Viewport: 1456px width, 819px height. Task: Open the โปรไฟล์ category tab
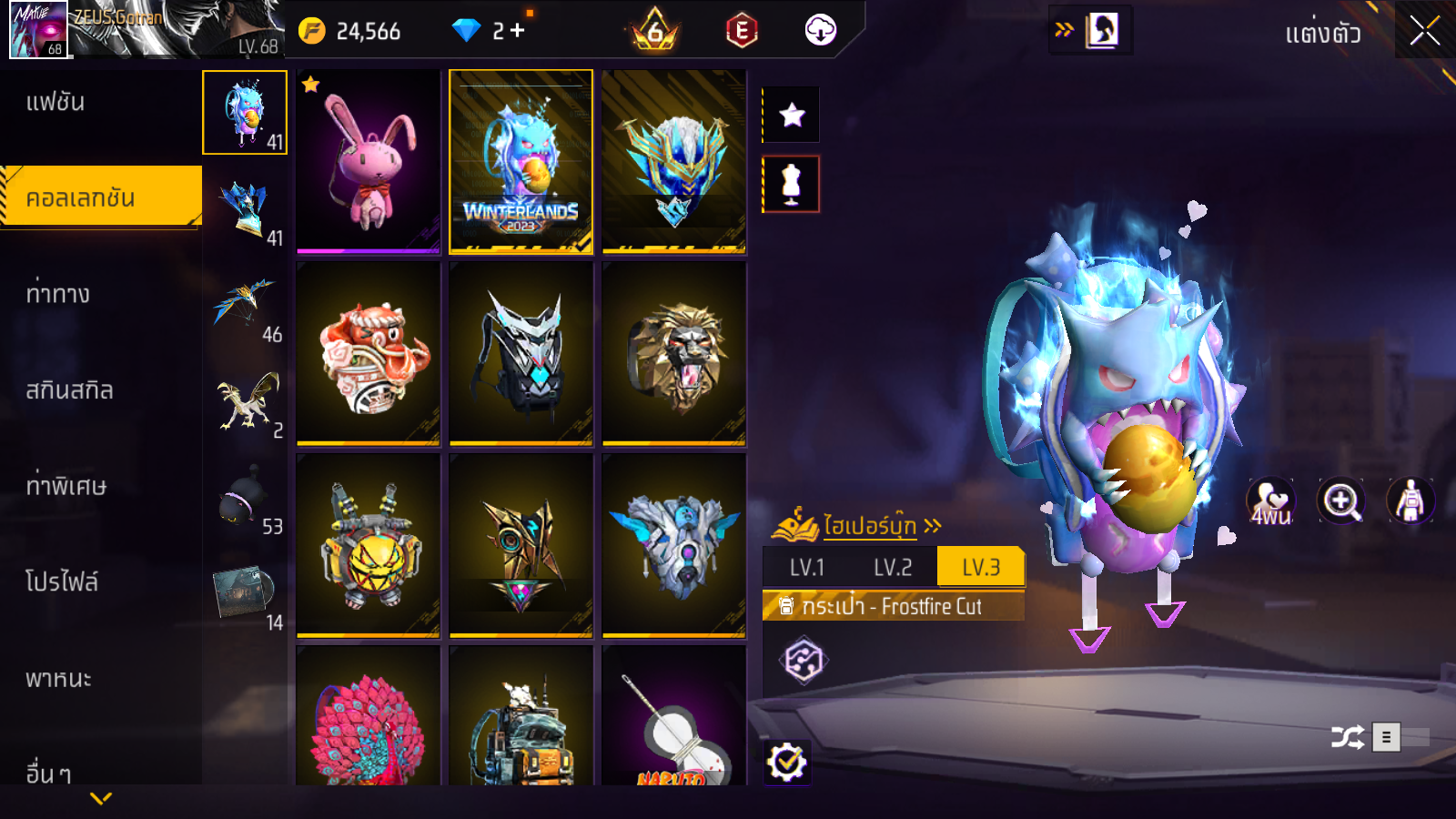coord(62,582)
